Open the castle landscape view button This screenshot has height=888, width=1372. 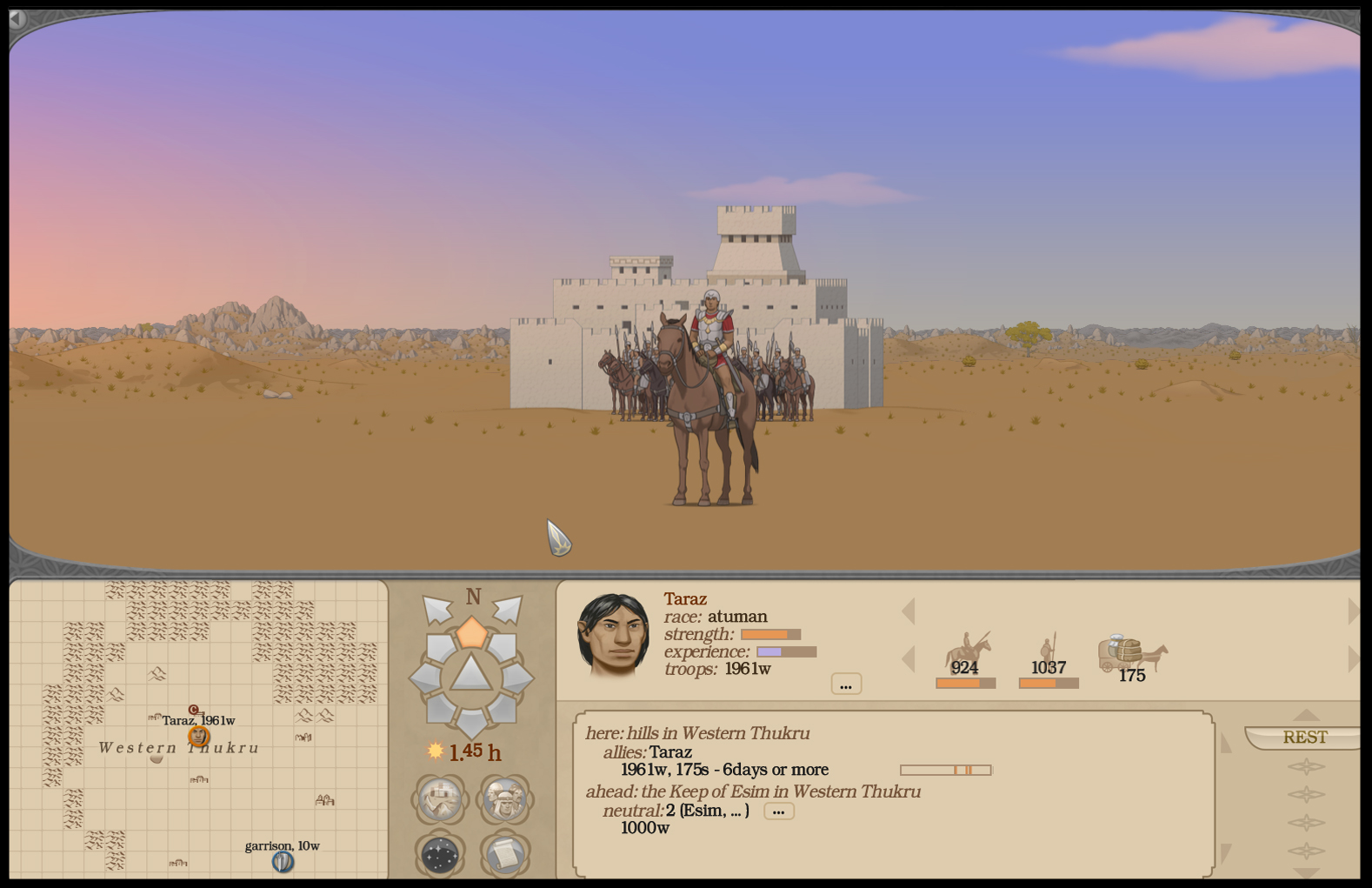pos(440,798)
